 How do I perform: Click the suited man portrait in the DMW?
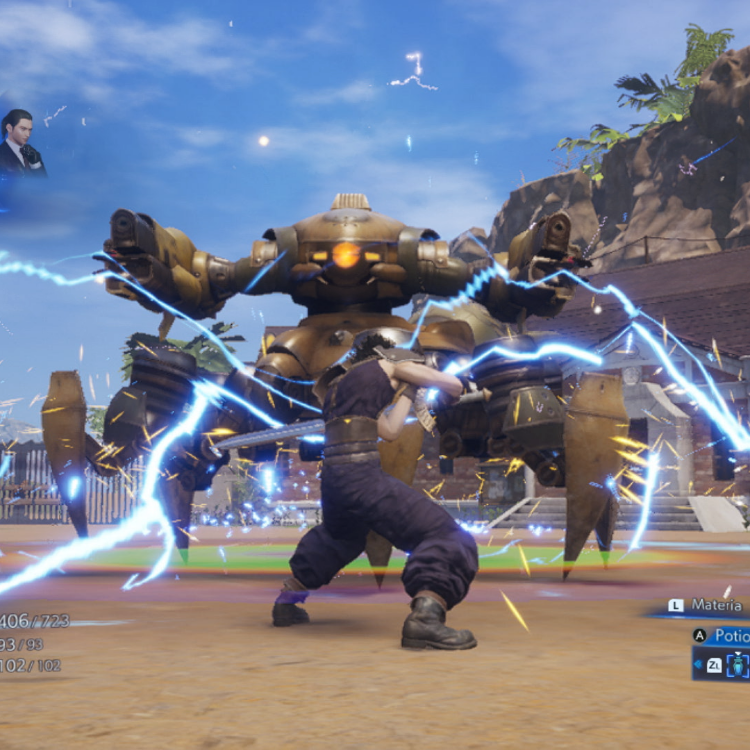(20, 144)
